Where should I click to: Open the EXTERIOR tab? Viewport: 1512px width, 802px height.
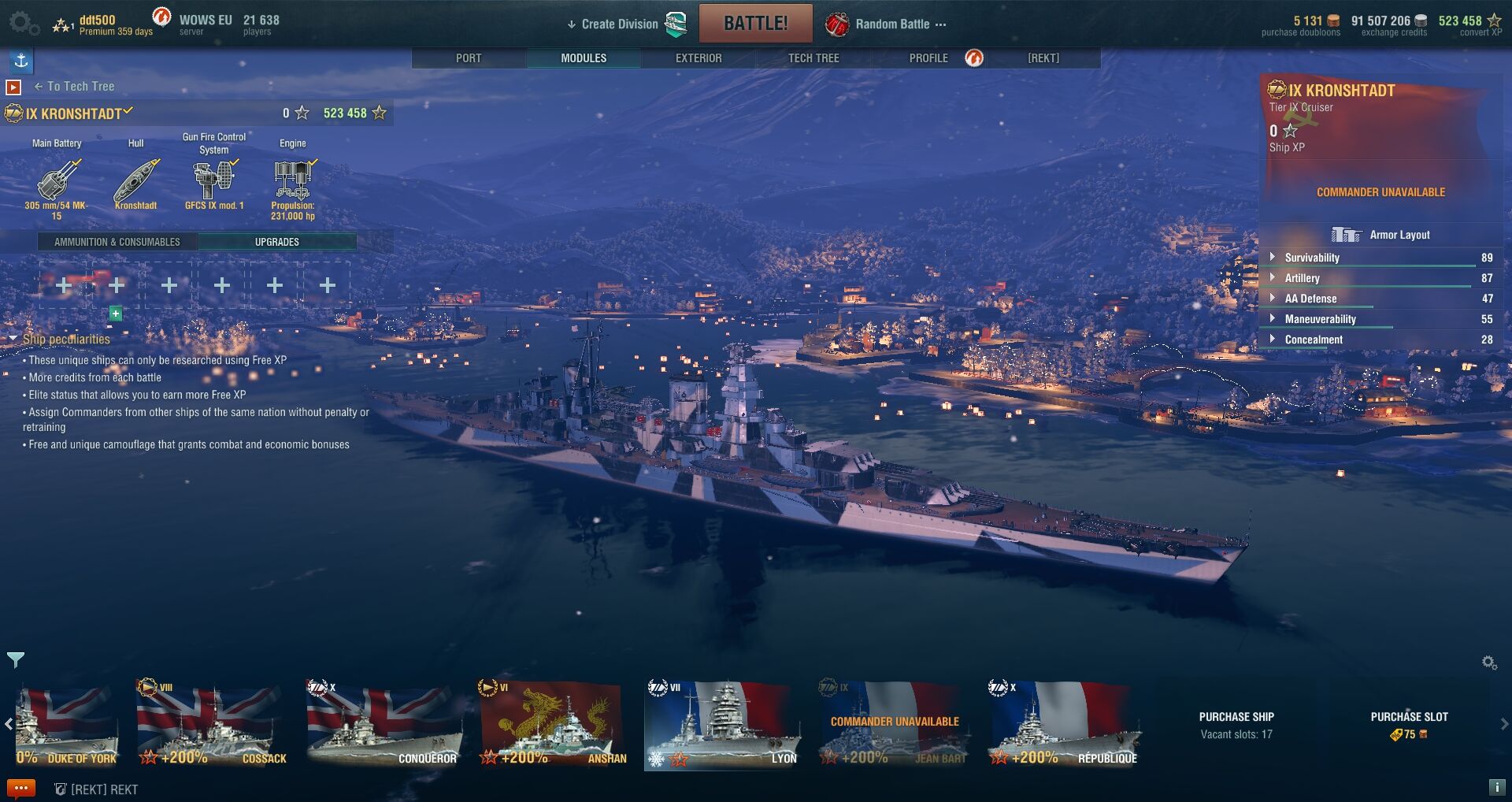click(699, 58)
